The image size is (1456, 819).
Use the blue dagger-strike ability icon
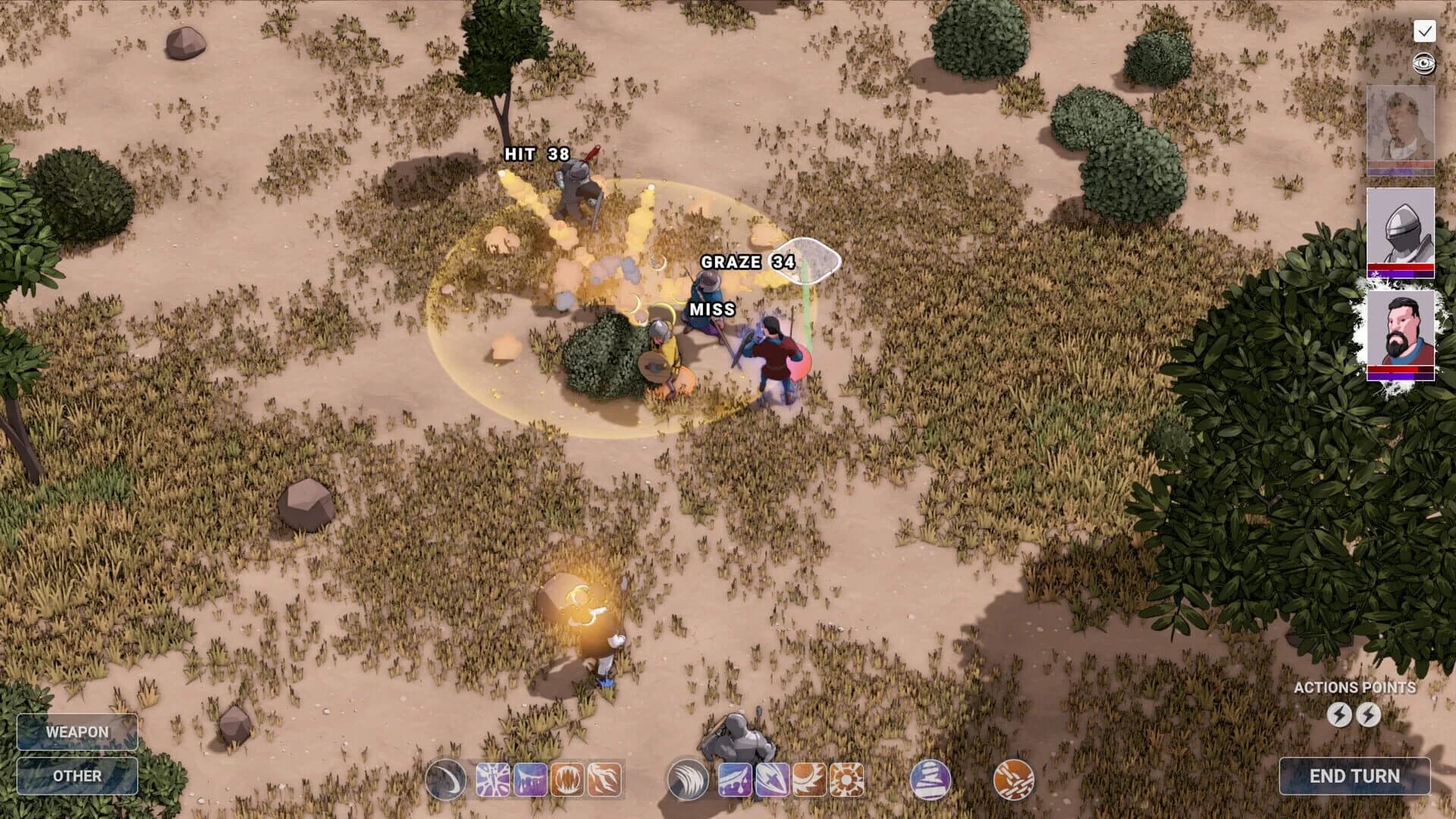coord(773,780)
